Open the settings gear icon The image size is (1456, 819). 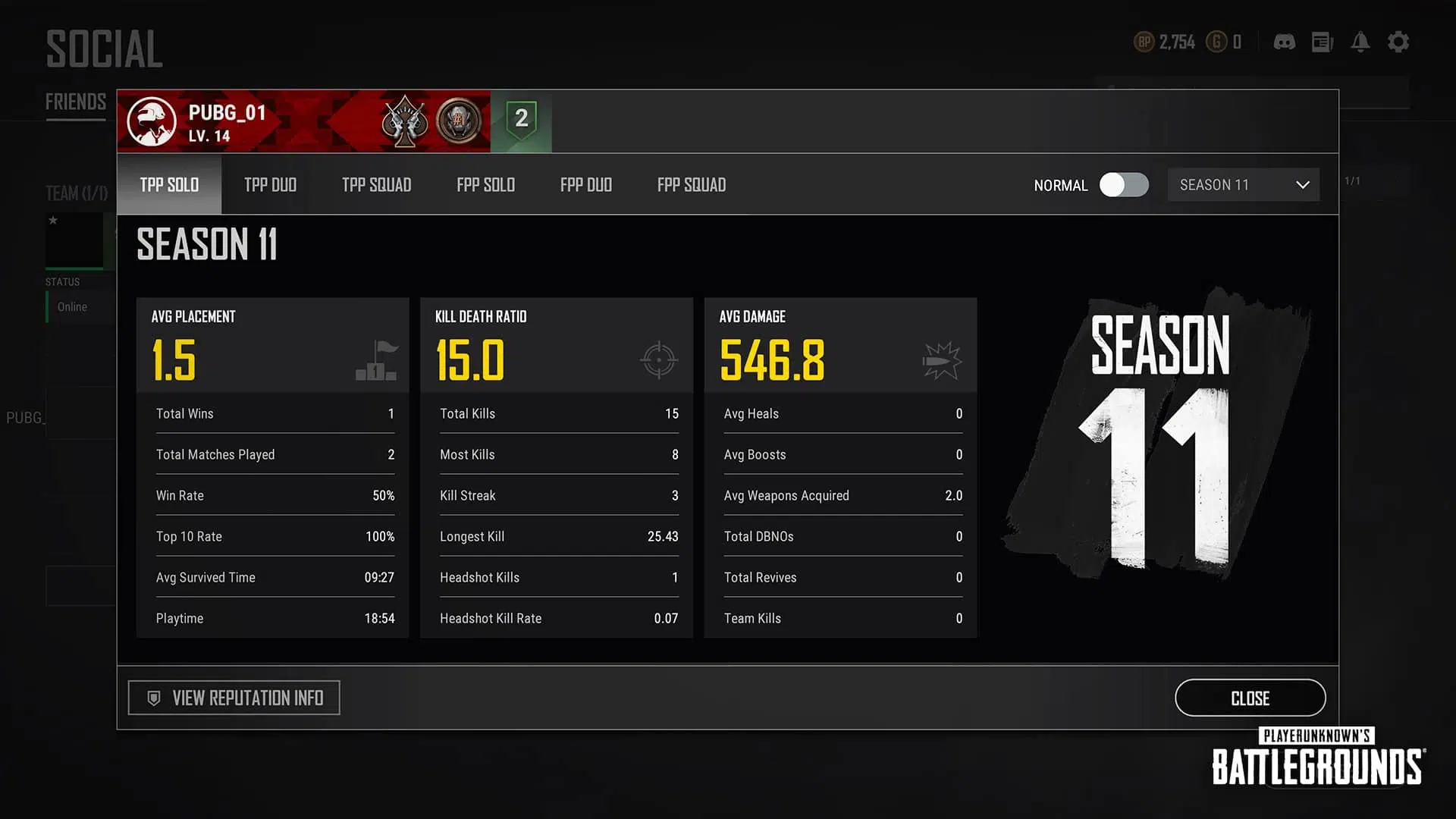pos(1398,42)
